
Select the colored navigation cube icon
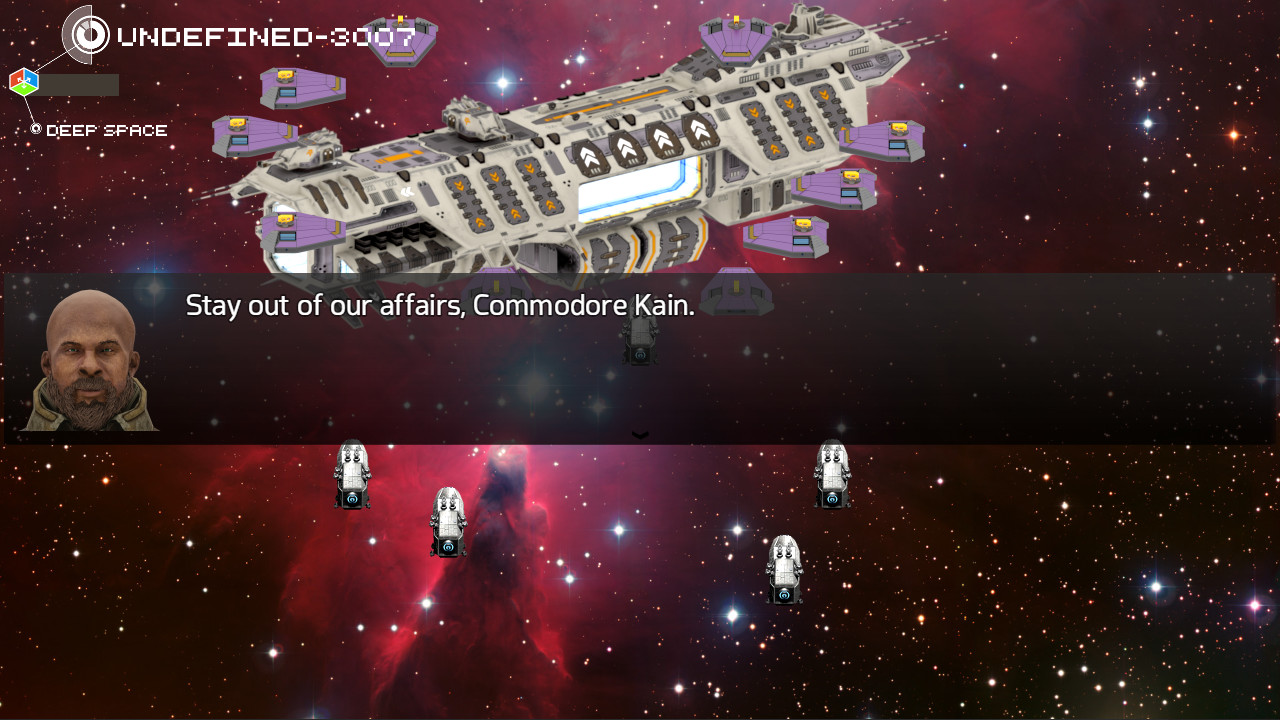tap(25, 81)
